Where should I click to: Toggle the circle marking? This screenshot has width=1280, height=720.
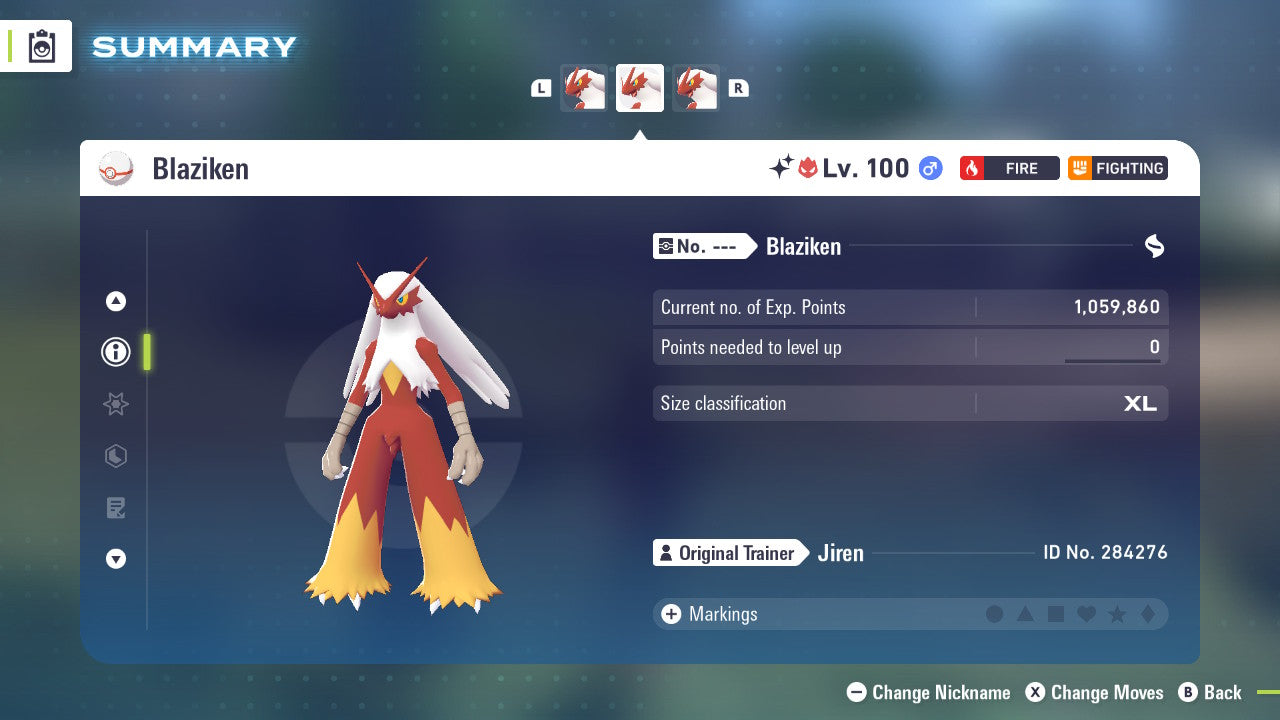point(995,614)
